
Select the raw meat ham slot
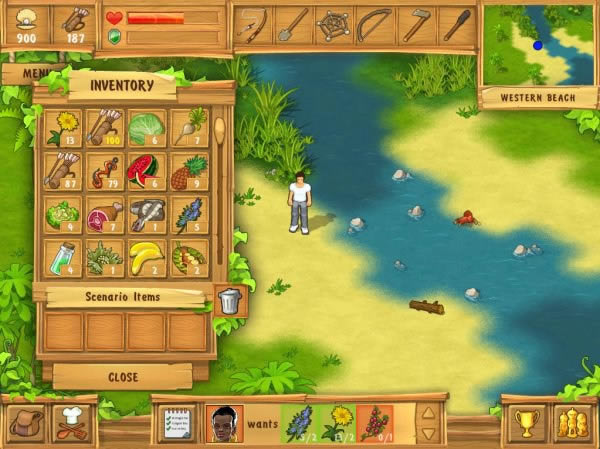coord(105,213)
